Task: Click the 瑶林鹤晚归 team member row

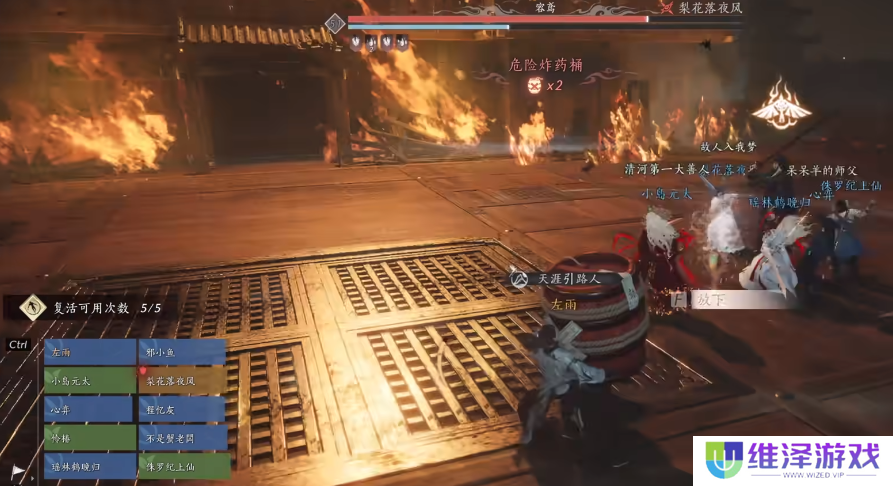Action: pyautogui.click(x=90, y=465)
